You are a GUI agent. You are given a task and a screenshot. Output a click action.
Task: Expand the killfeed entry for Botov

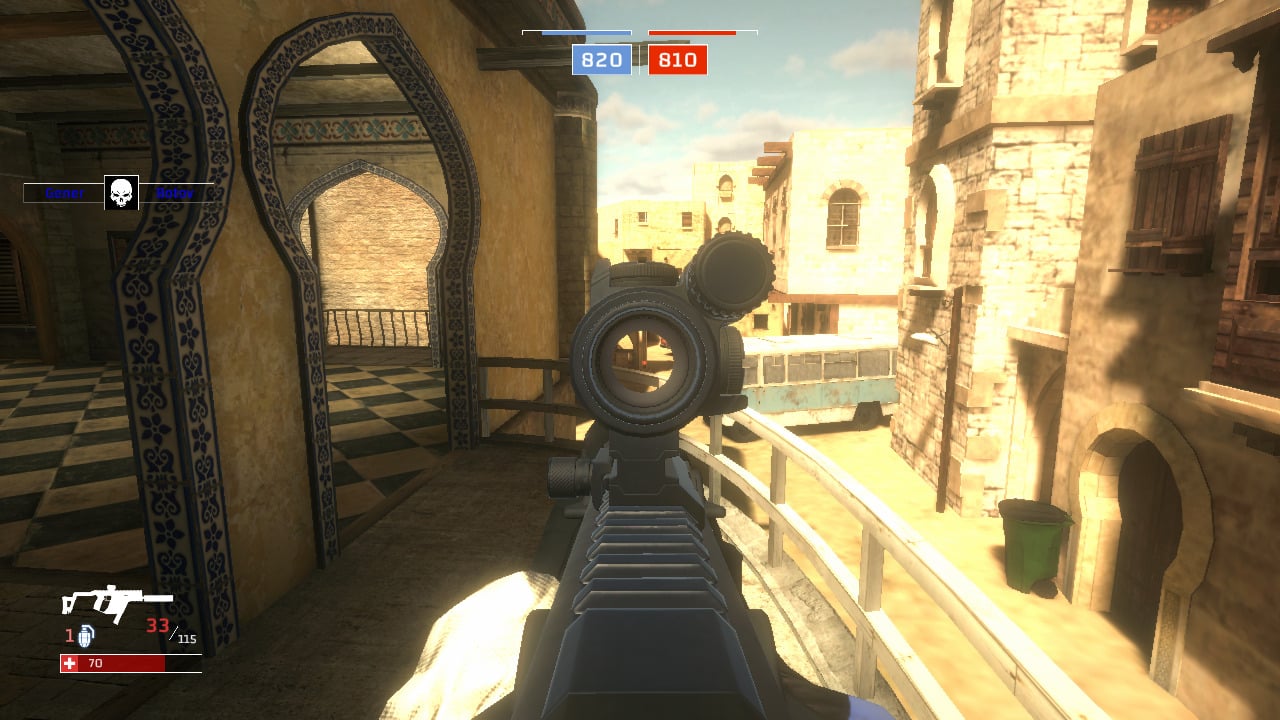point(175,193)
